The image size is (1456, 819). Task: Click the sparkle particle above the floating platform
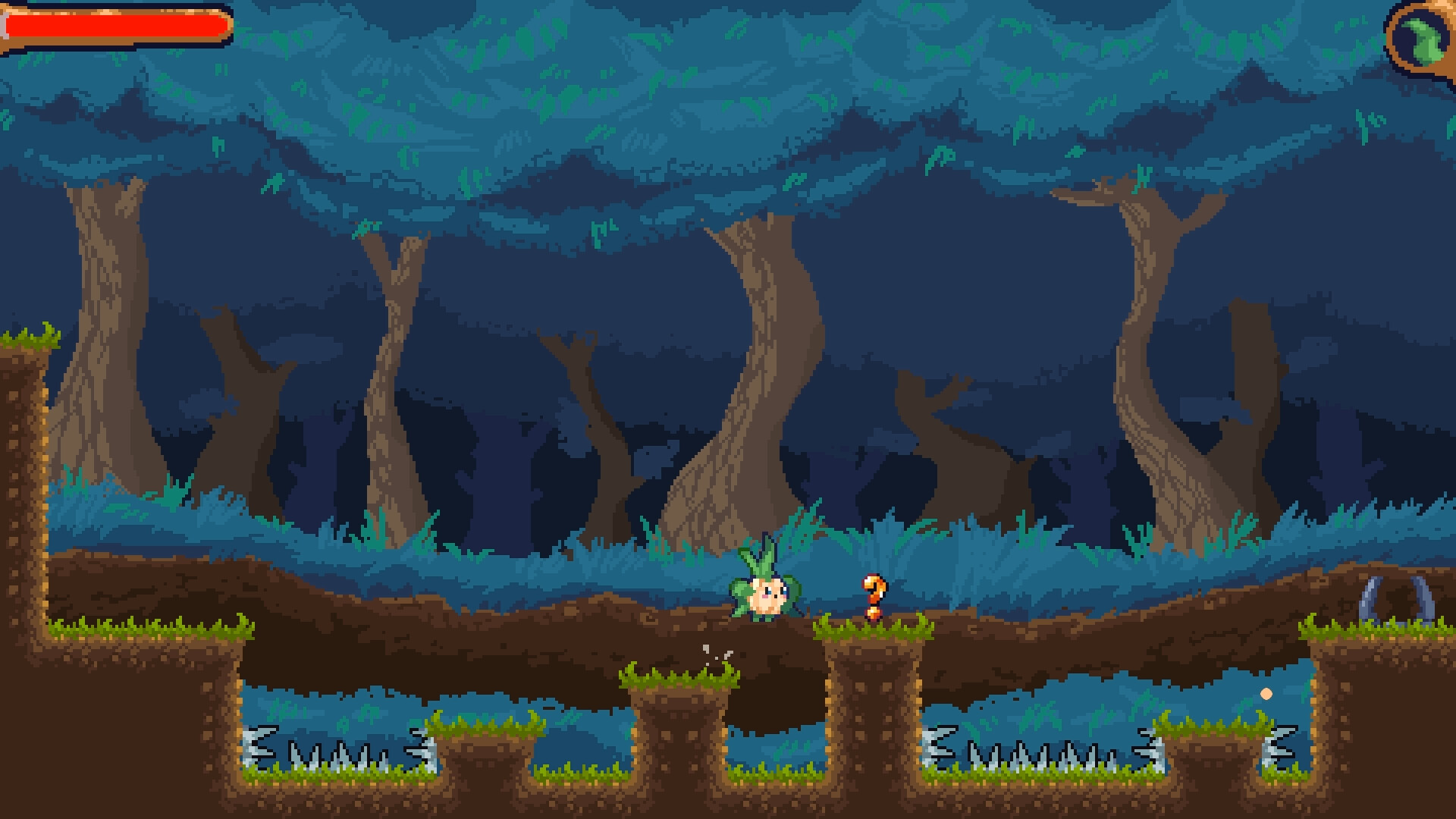(714, 652)
